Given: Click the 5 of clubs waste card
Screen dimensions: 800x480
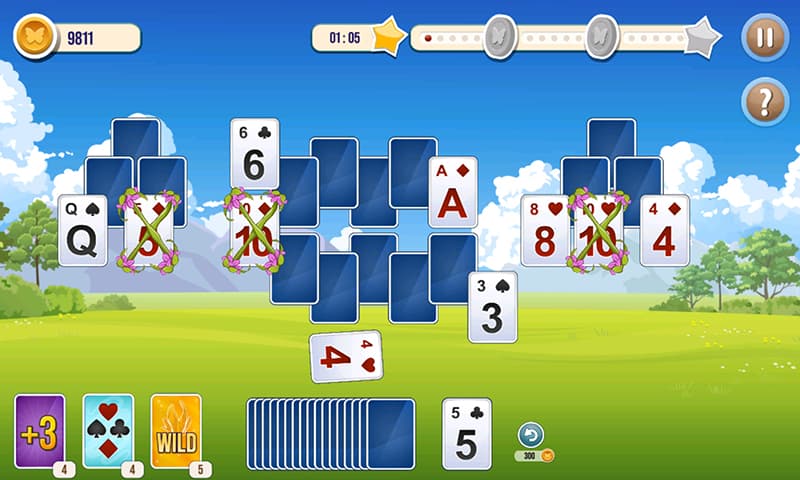Looking at the screenshot, I should (467, 434).
